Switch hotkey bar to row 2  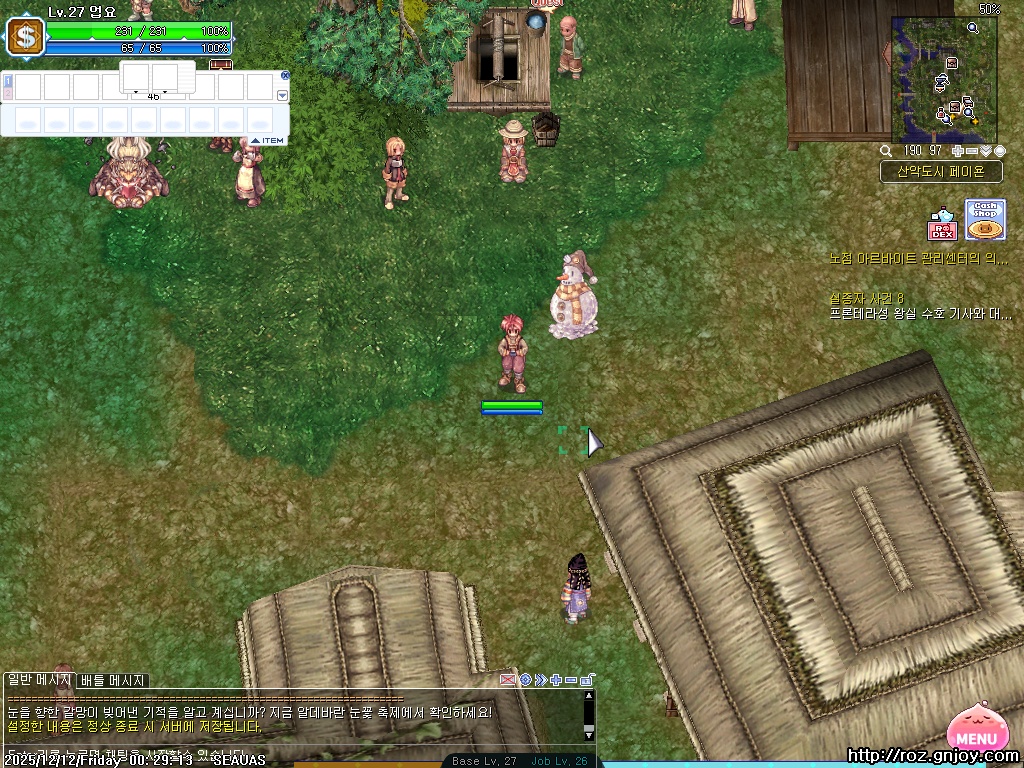(8, 93)
